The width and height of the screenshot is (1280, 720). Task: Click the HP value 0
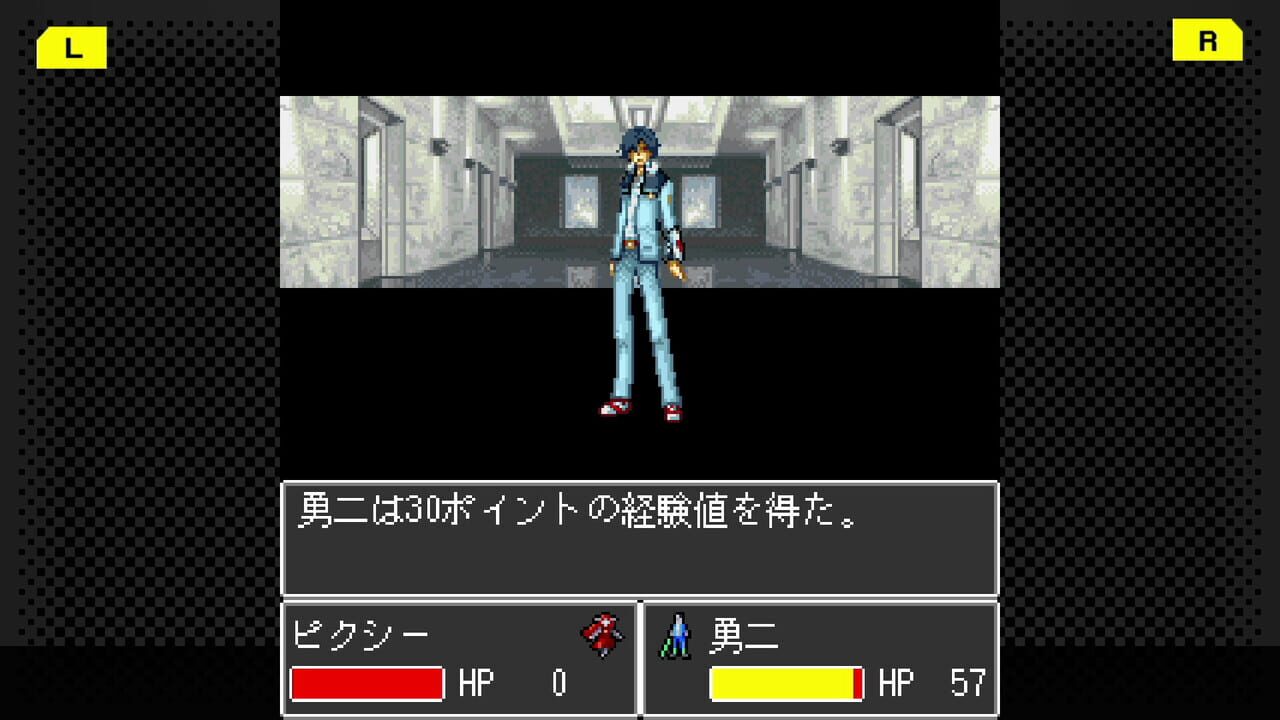557,684
